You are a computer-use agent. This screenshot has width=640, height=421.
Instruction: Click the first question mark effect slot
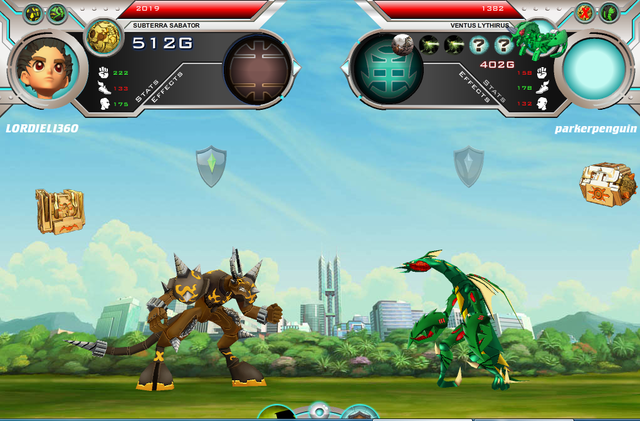pos(478,44)
